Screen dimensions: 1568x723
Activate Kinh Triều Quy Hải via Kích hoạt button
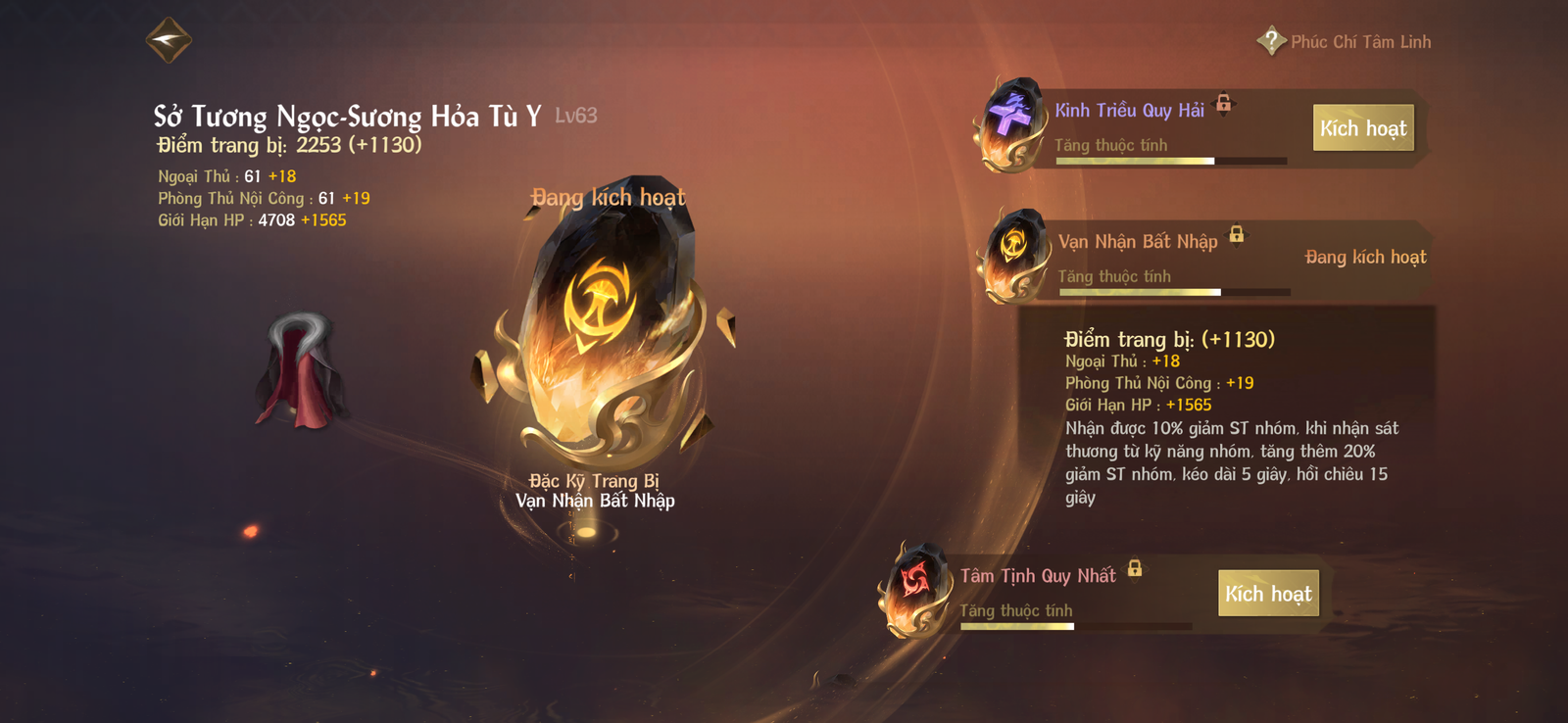1363,127
